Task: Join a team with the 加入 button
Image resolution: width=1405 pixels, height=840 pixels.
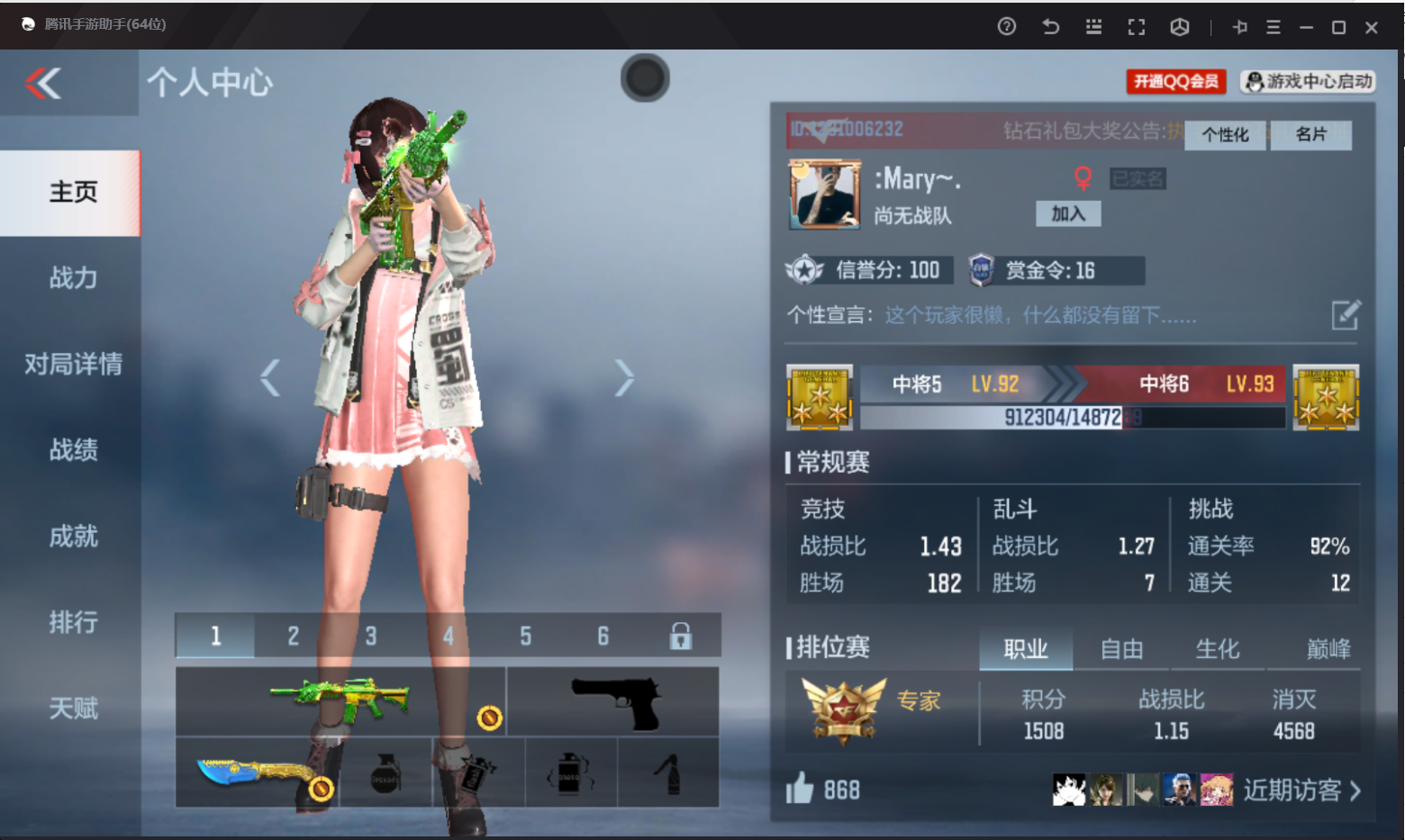Action: [x=1068, y=214]
